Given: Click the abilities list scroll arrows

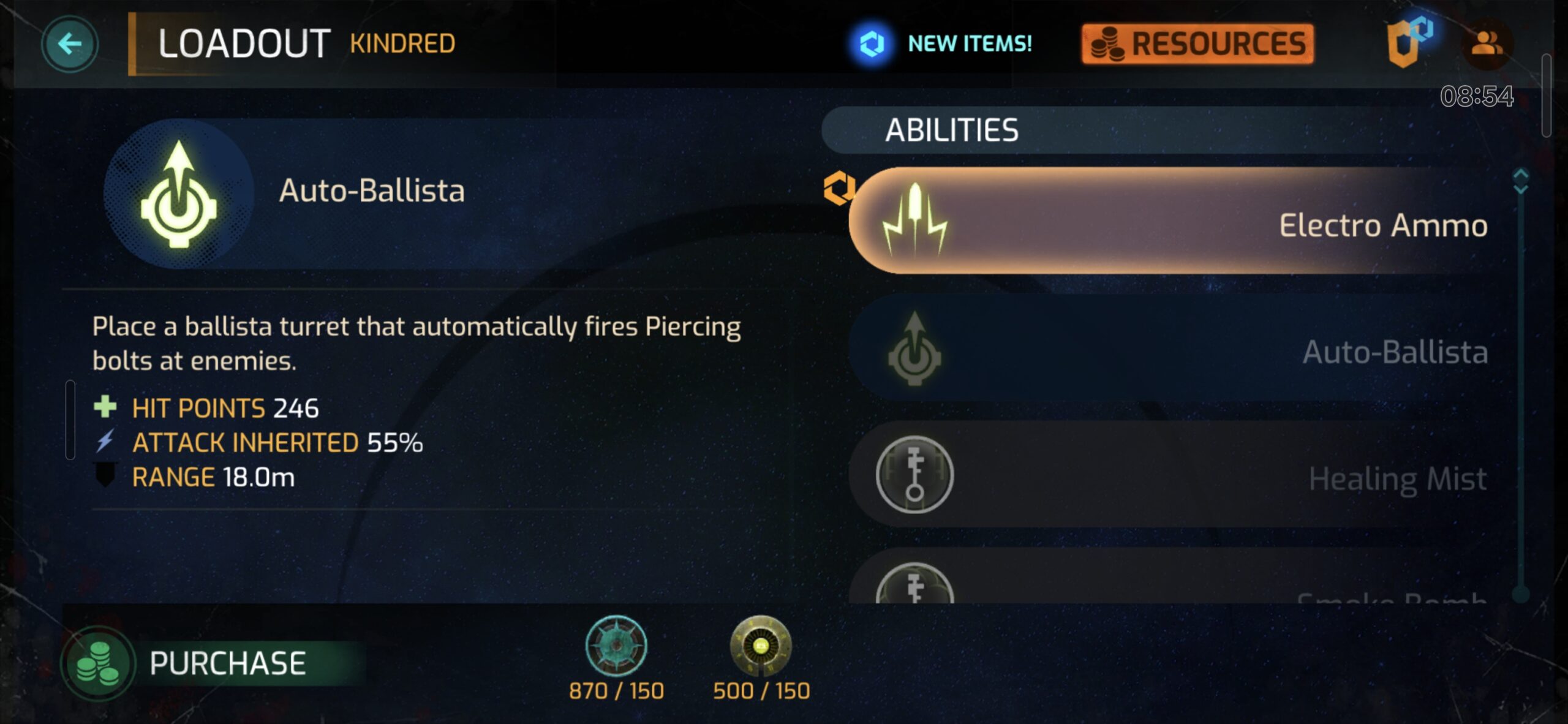Looking at the screenshot, I should (x=1520, y=181).
